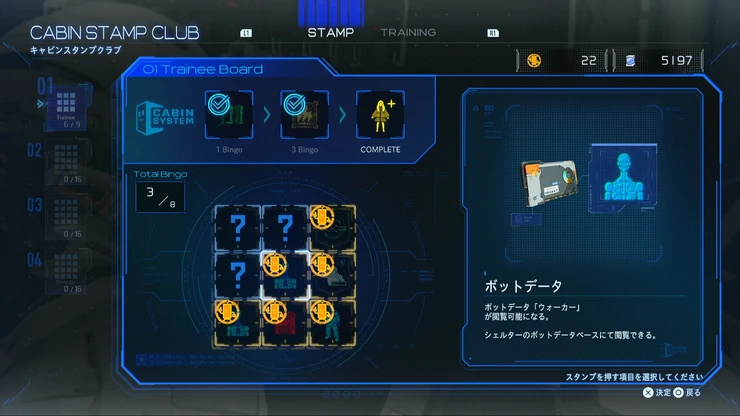Open the 01 Trainee board entry
740x416 pixels.
66,108
